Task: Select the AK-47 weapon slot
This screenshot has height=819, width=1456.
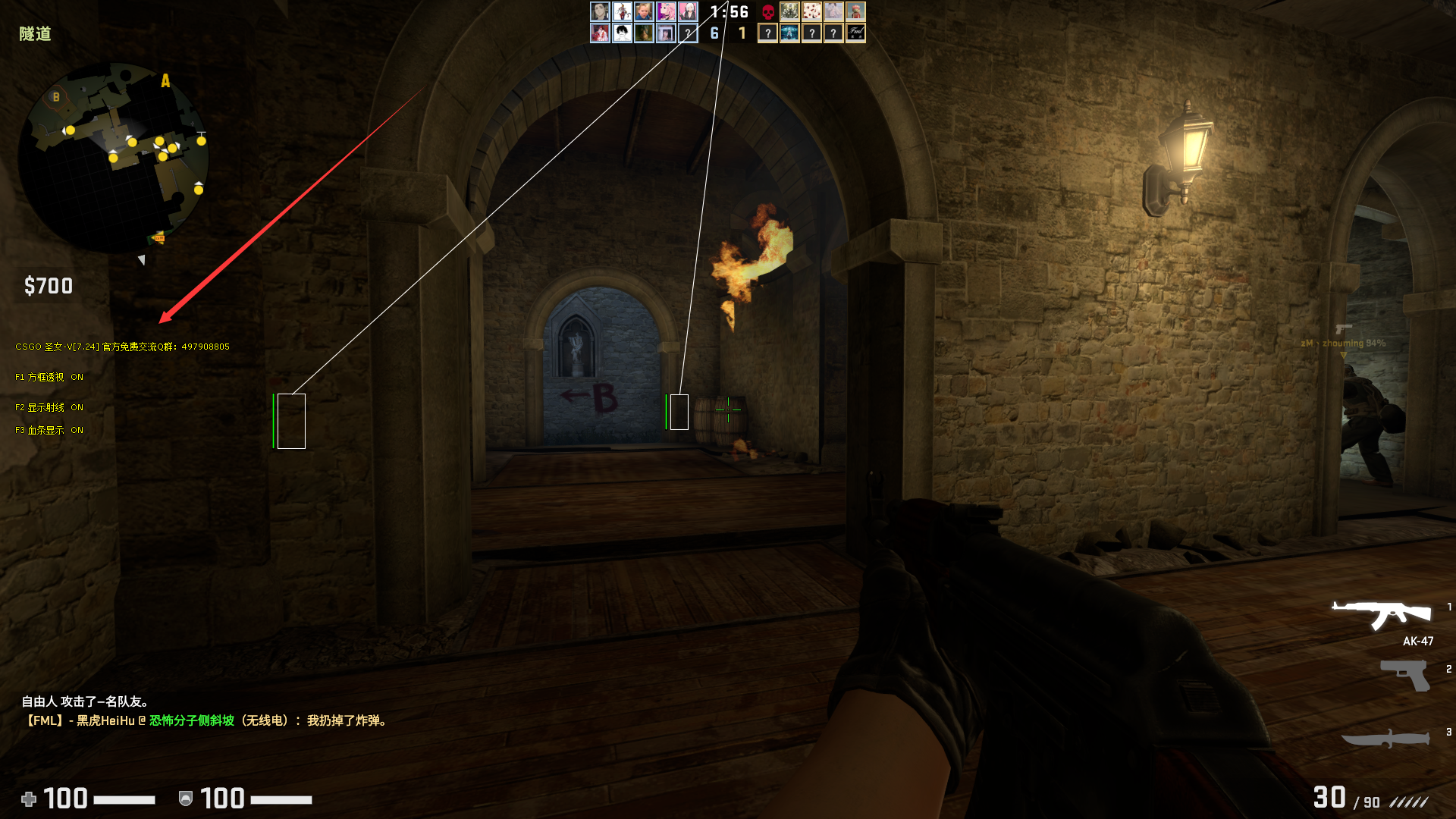Action: pyautogui.click(x=1382, y=616)
